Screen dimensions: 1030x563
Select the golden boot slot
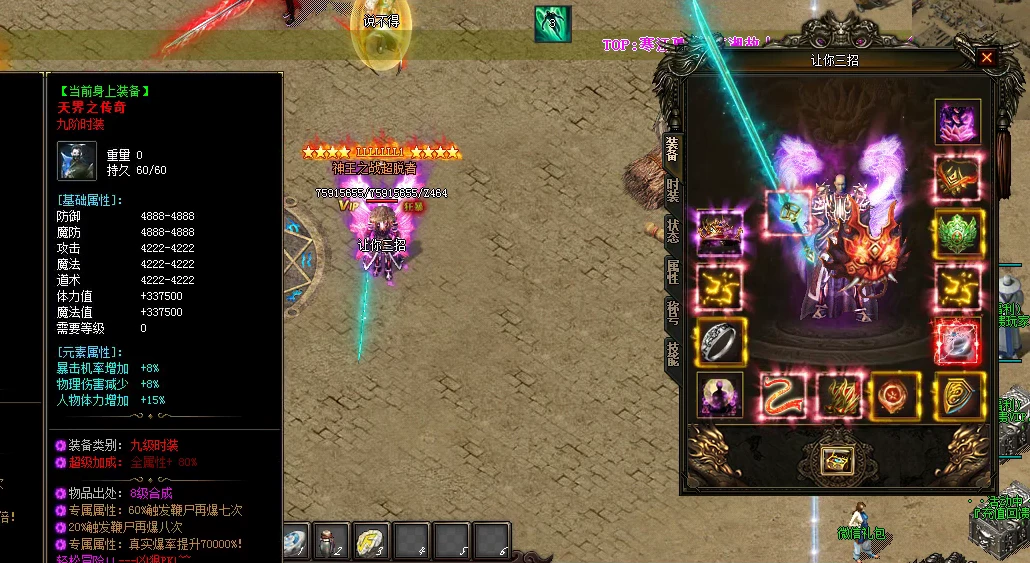point(838,395)
